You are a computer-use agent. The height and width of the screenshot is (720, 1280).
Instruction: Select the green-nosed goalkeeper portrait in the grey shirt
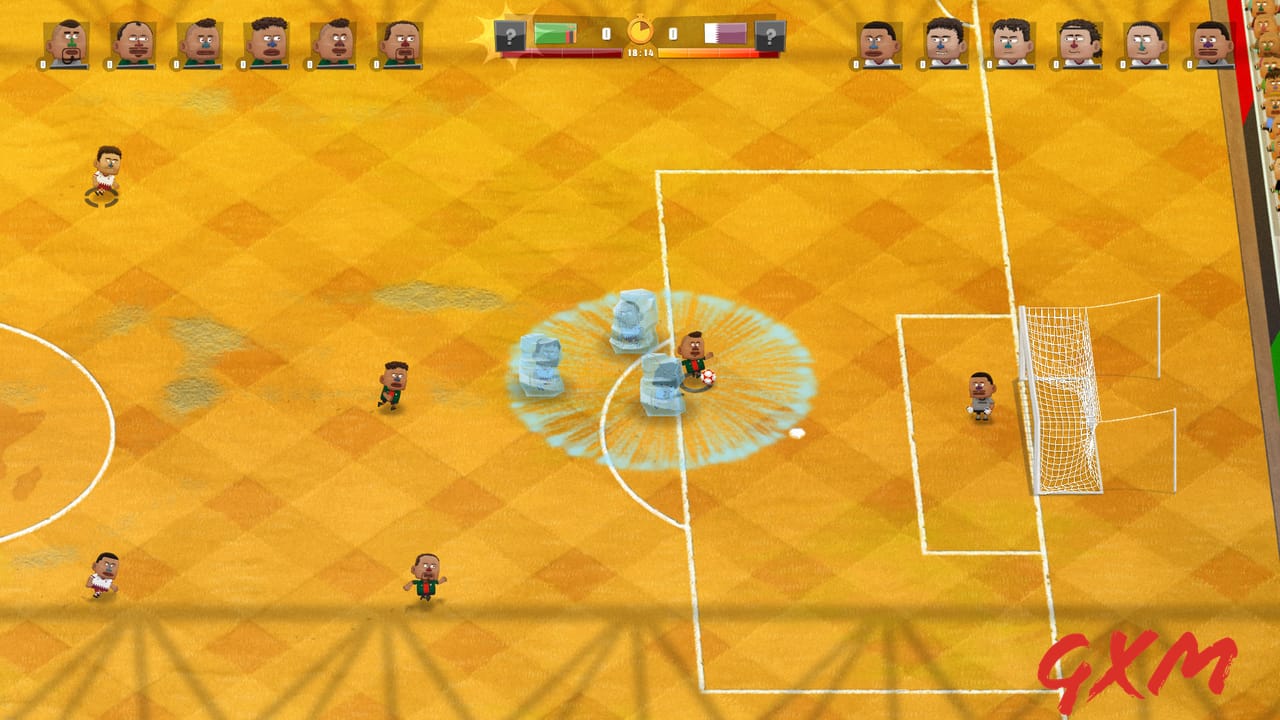pyautogui.click(x=66, y=45)
